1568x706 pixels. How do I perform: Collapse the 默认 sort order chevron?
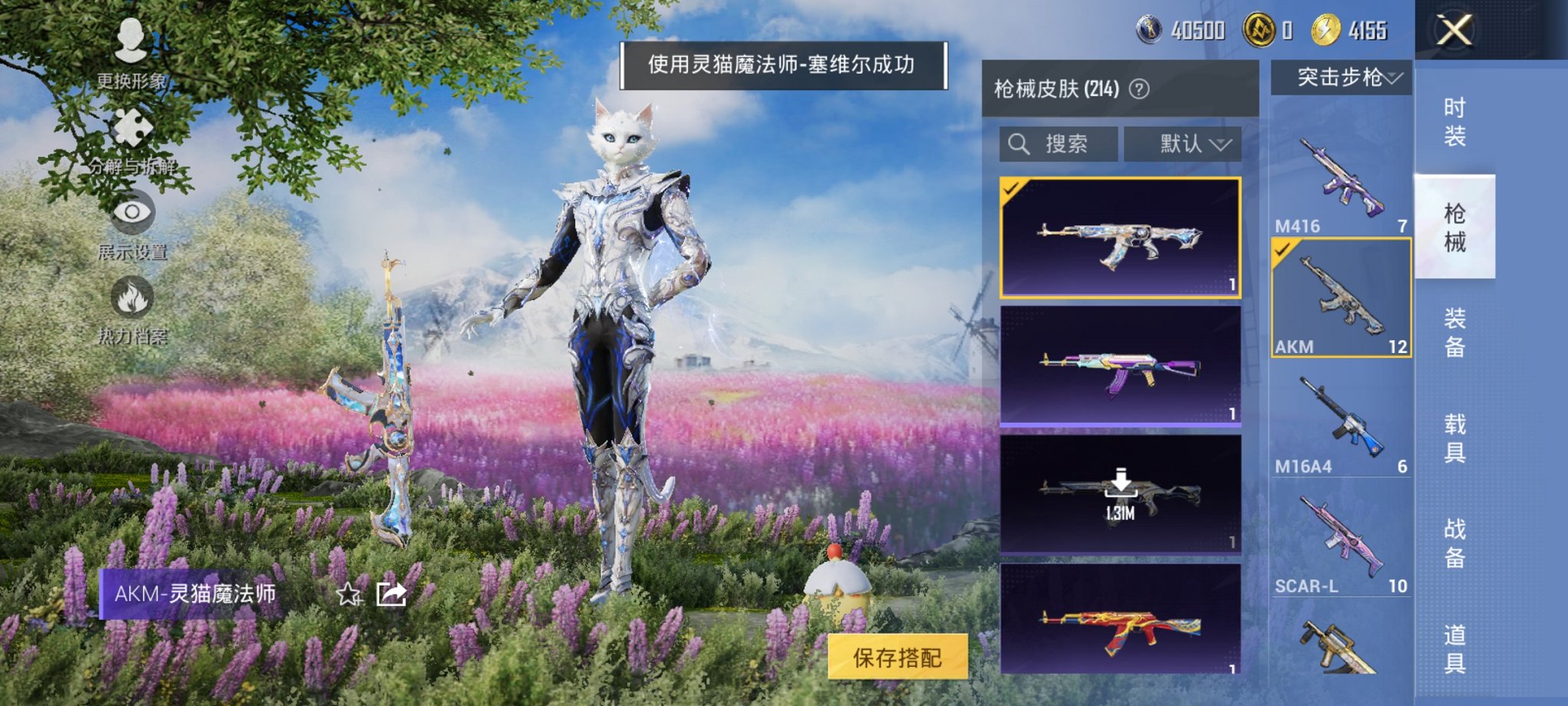(1224, 143)
